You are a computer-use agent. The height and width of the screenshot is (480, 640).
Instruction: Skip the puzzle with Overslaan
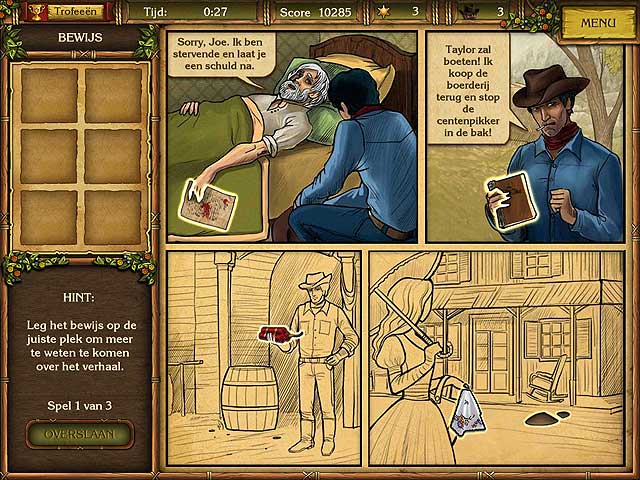pyautogui.click(x=80, y=434)
